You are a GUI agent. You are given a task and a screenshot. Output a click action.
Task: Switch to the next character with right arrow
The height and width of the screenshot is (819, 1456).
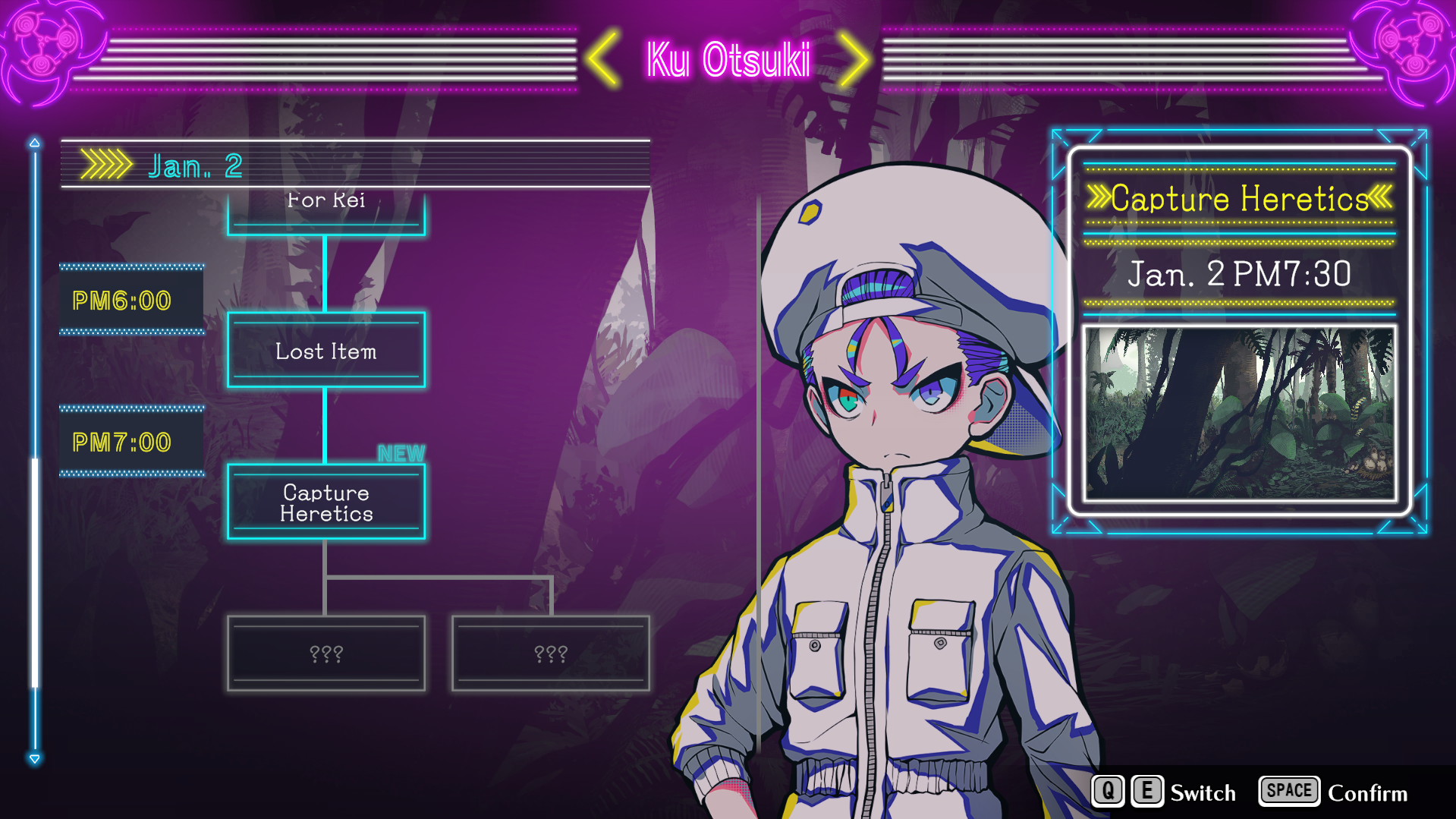[854, 58]
